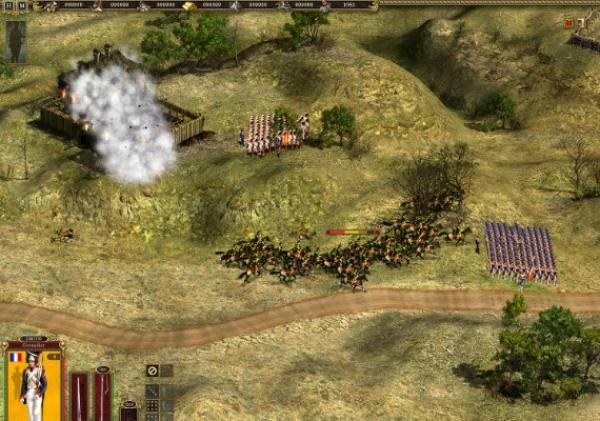Select the blue-coated infantry block
The height and width of the screenshot is (421, 600).
[x=521, y=251]
